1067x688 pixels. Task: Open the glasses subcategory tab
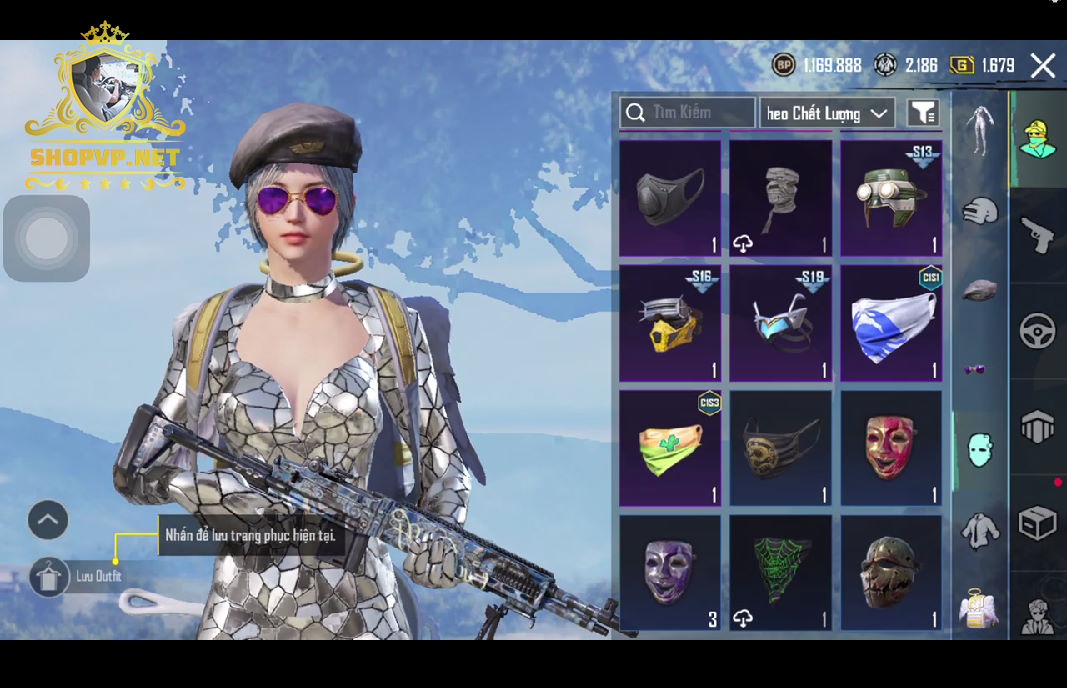point(975,370)
